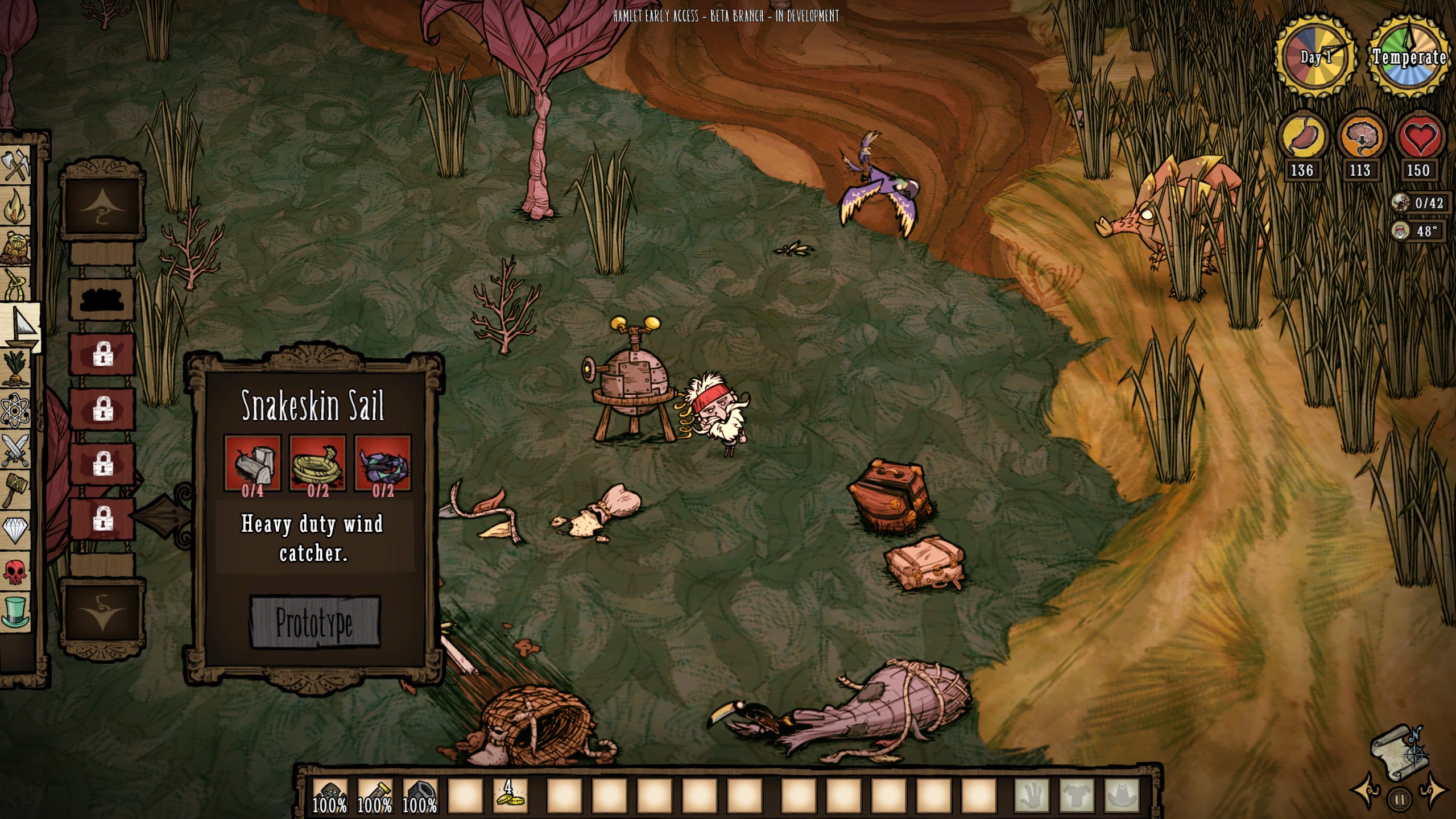Open the Refine tab with diamond icon
The width and height of the screenshot is (1456, 819).
coord(16,530)
